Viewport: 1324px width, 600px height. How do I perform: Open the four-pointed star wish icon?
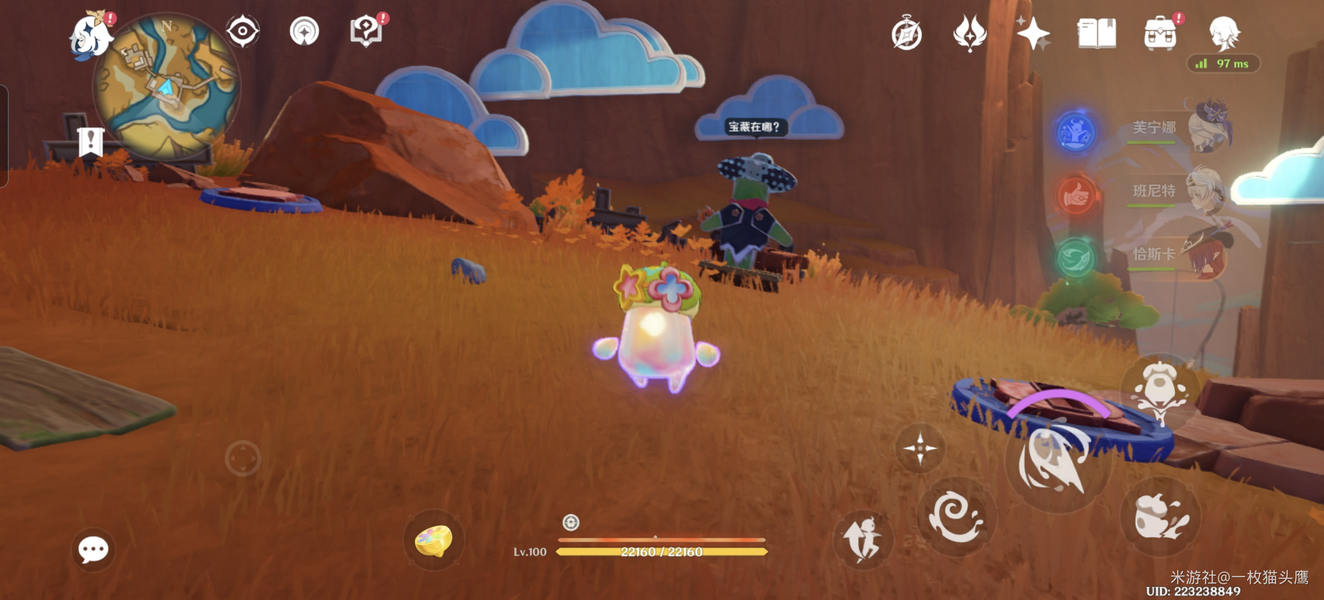pyautogui.click(x=1033, y=34)
